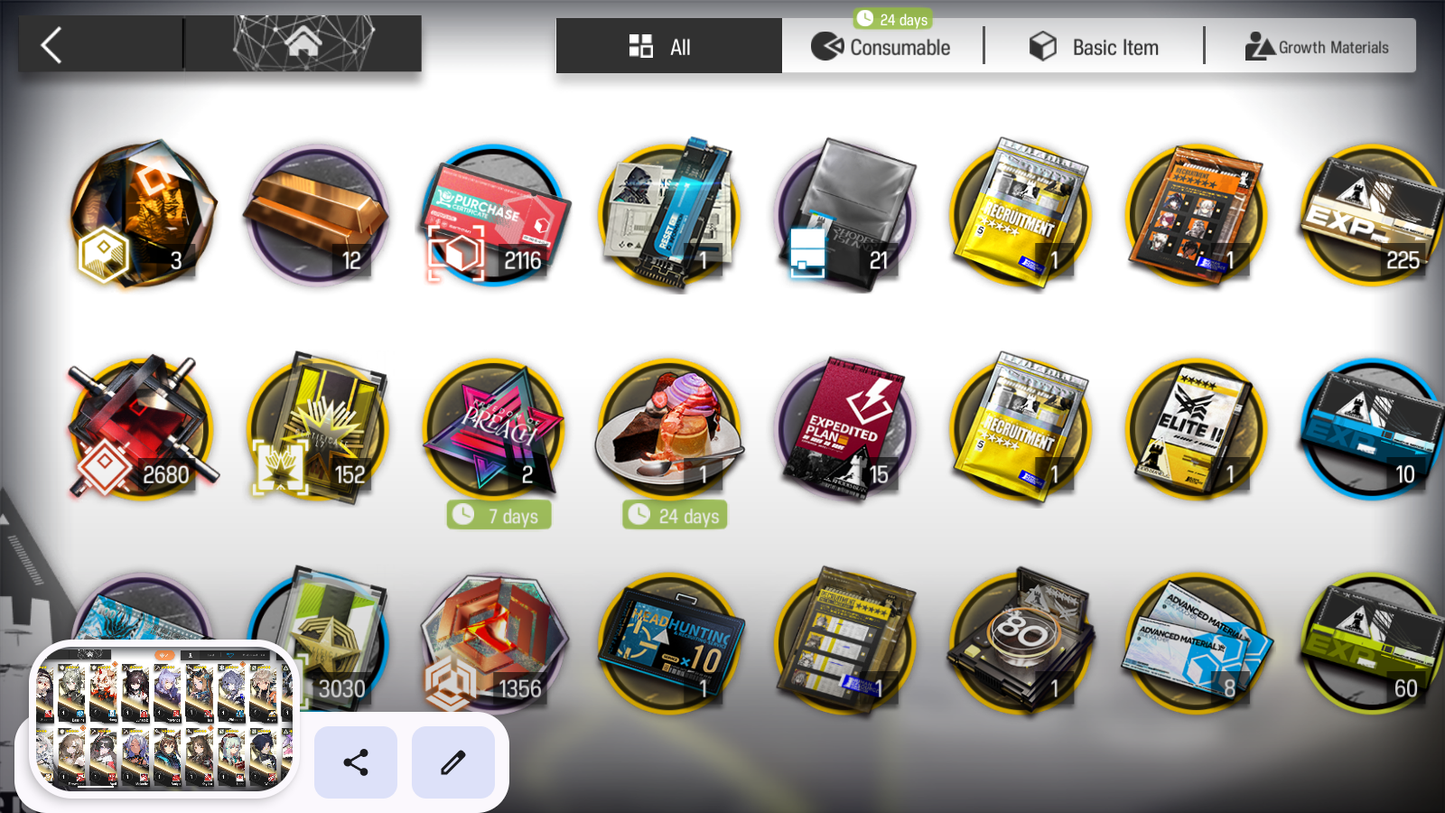Image resolution: width=1445 pixels, height=813 pixels.
Task: Switch to the Consumable tab
Action: 881,47
